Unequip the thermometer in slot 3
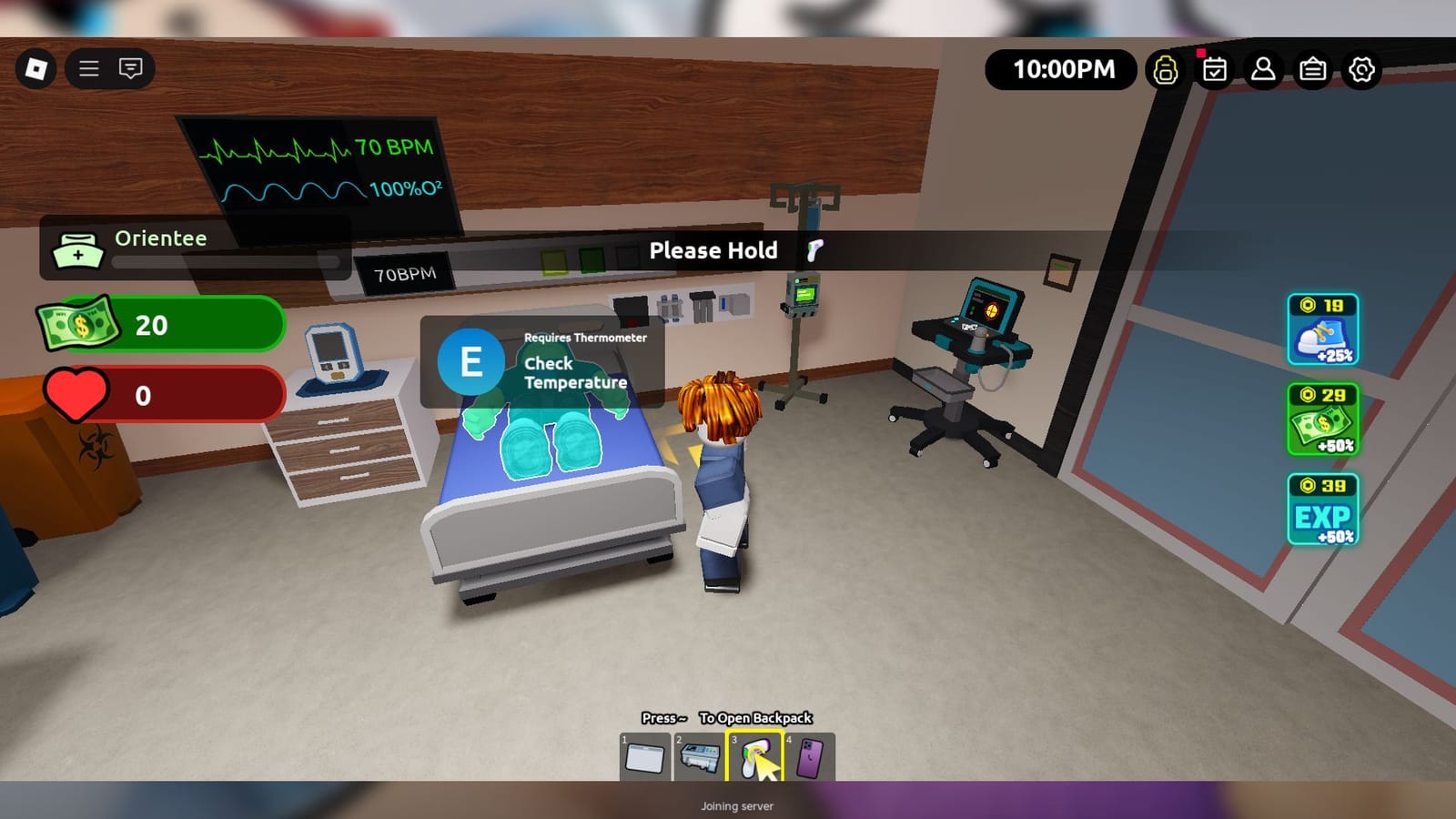Screen dimensions: 1456x819 756,757
